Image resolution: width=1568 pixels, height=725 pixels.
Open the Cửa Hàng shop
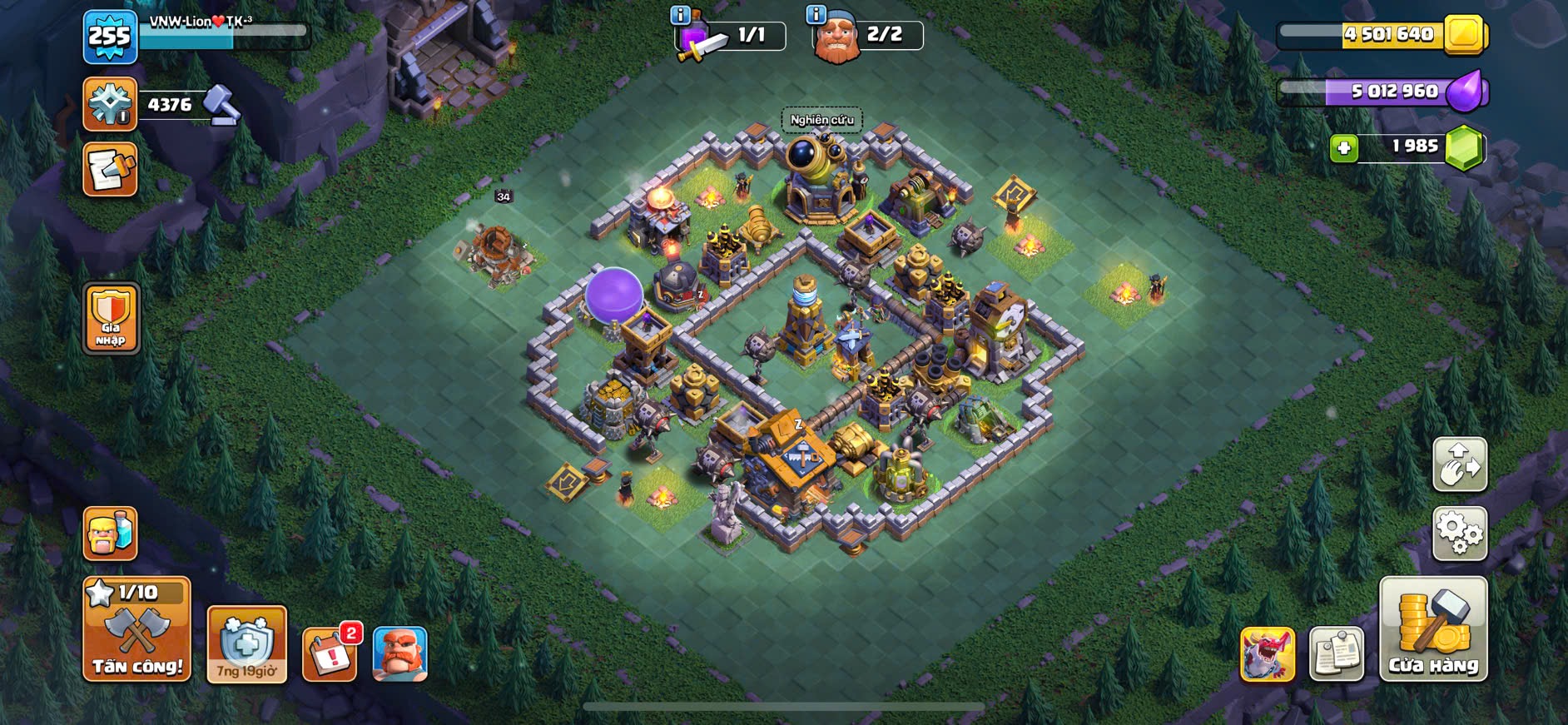point(1433,630)
